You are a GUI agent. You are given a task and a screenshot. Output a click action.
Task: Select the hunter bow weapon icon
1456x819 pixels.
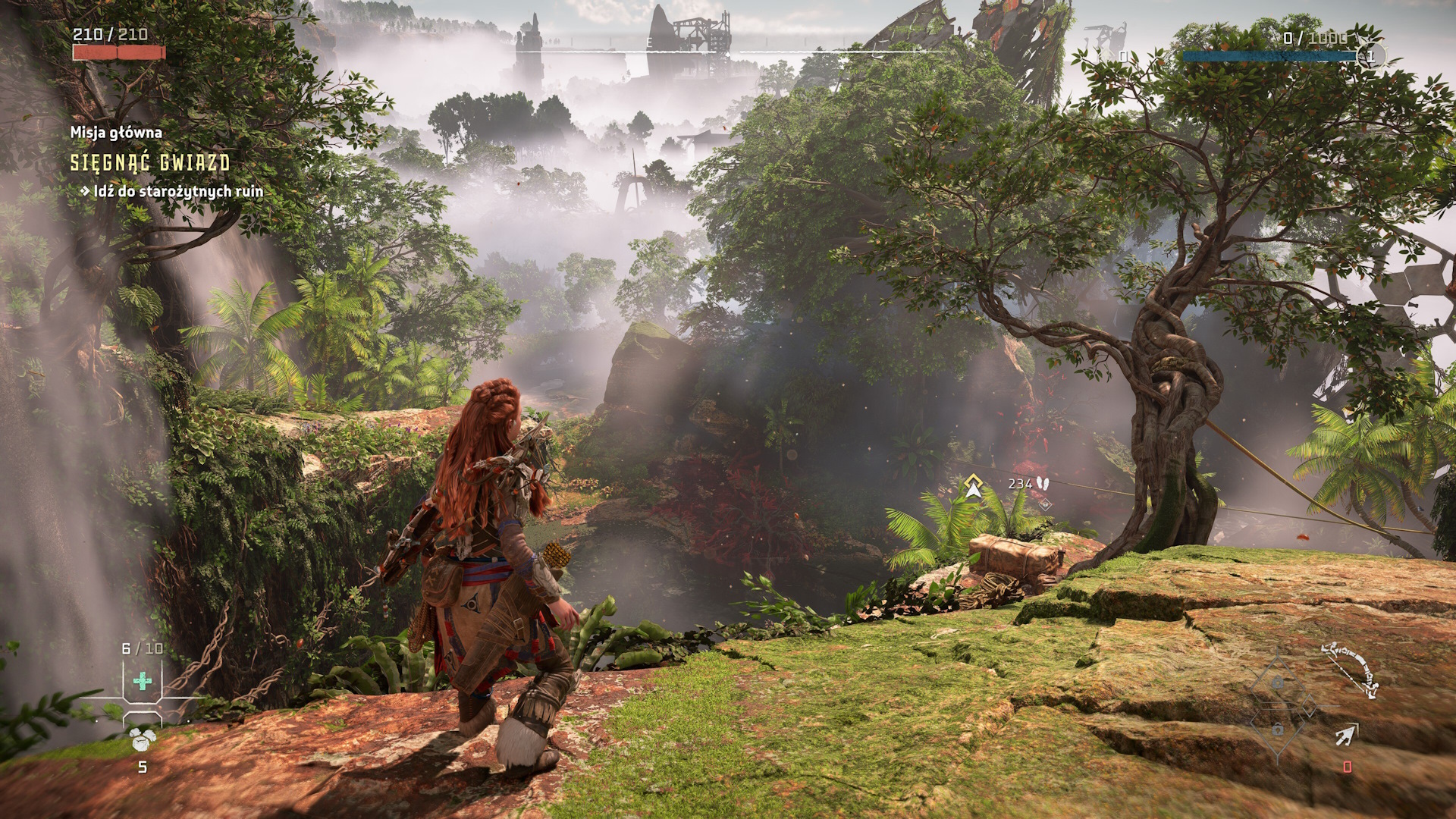[1350, 669]
